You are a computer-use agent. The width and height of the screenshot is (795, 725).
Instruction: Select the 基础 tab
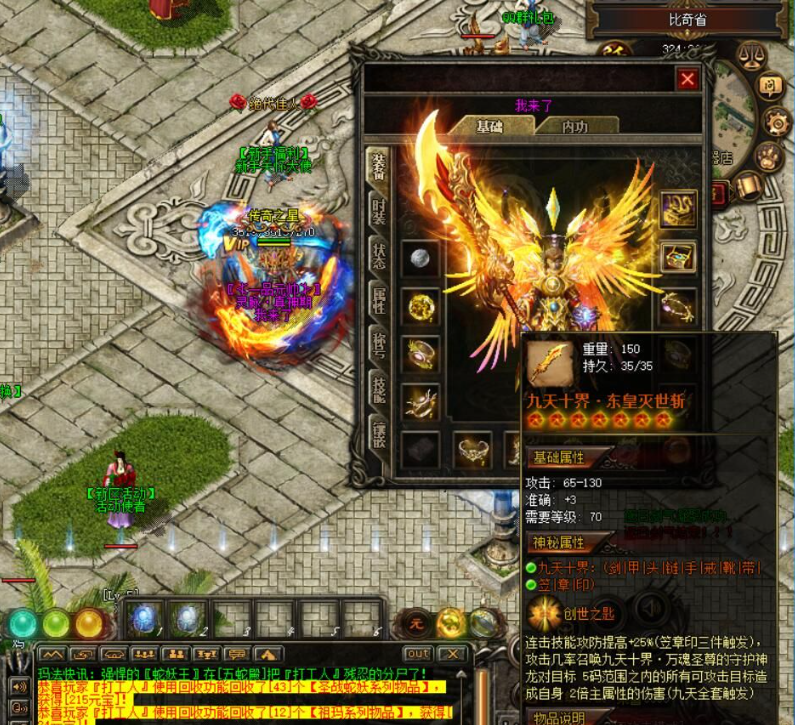489,127
